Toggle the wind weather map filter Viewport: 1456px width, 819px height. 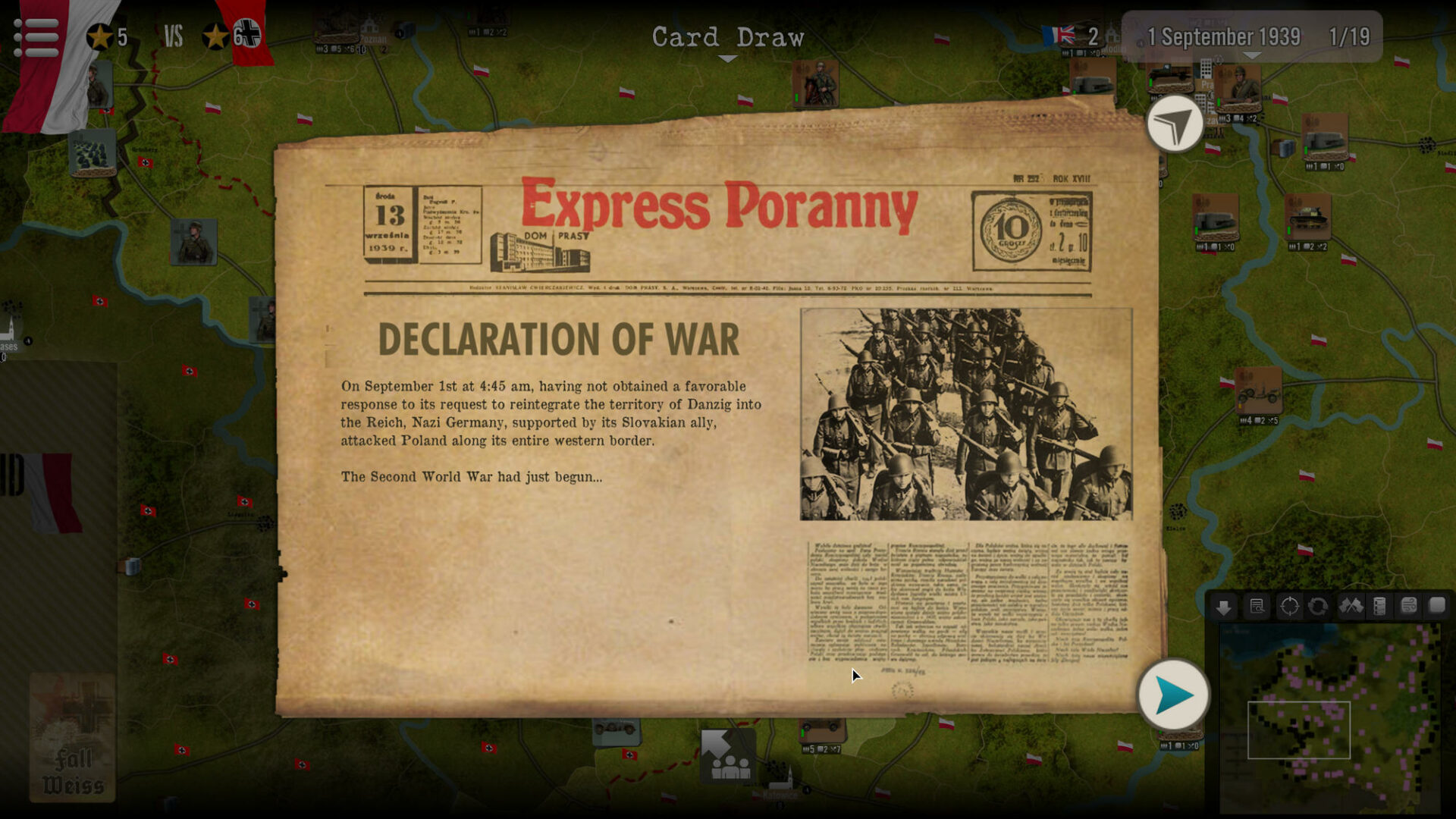pos(1408,606)
